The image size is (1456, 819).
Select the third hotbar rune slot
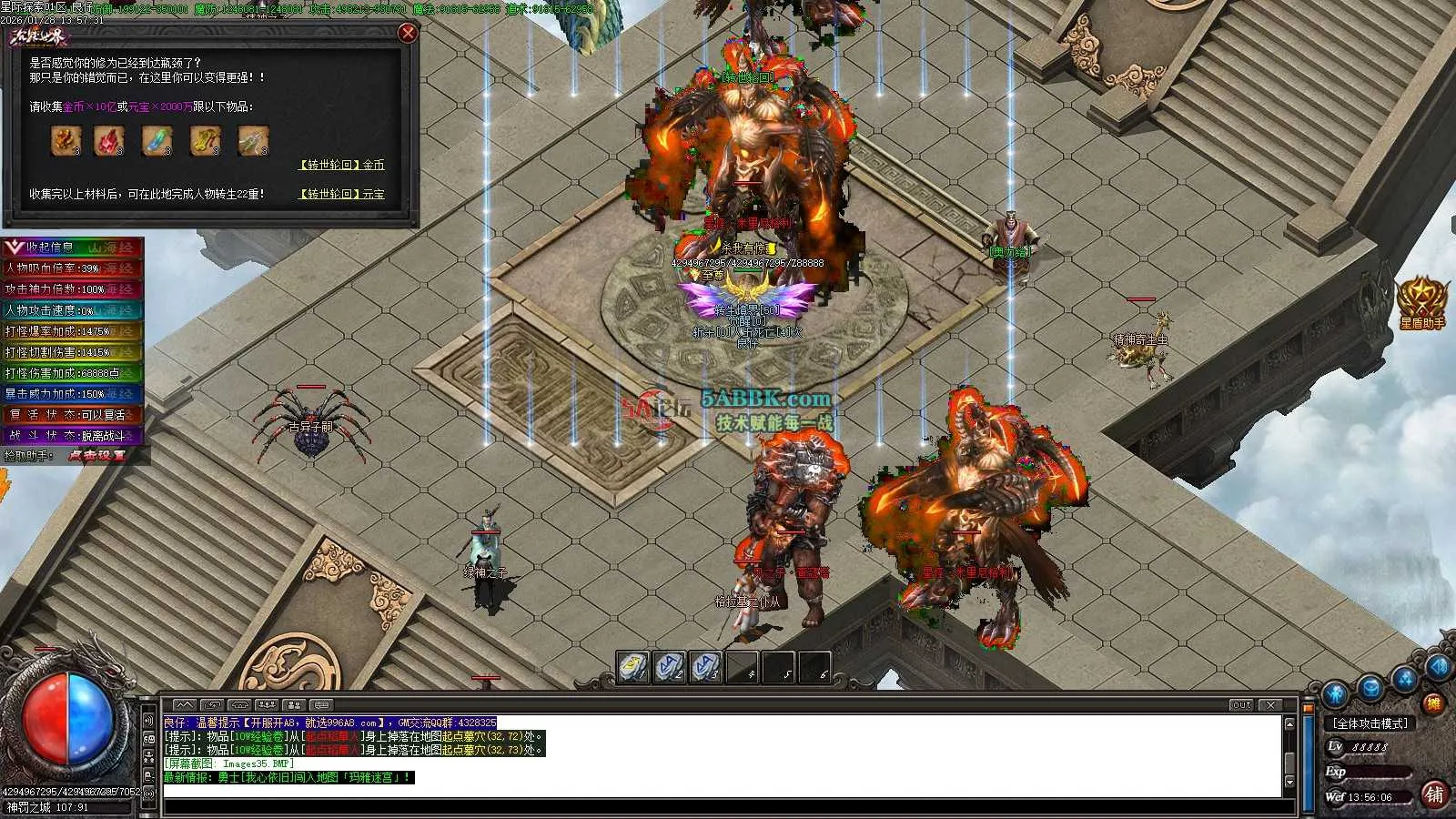(705, 667)
